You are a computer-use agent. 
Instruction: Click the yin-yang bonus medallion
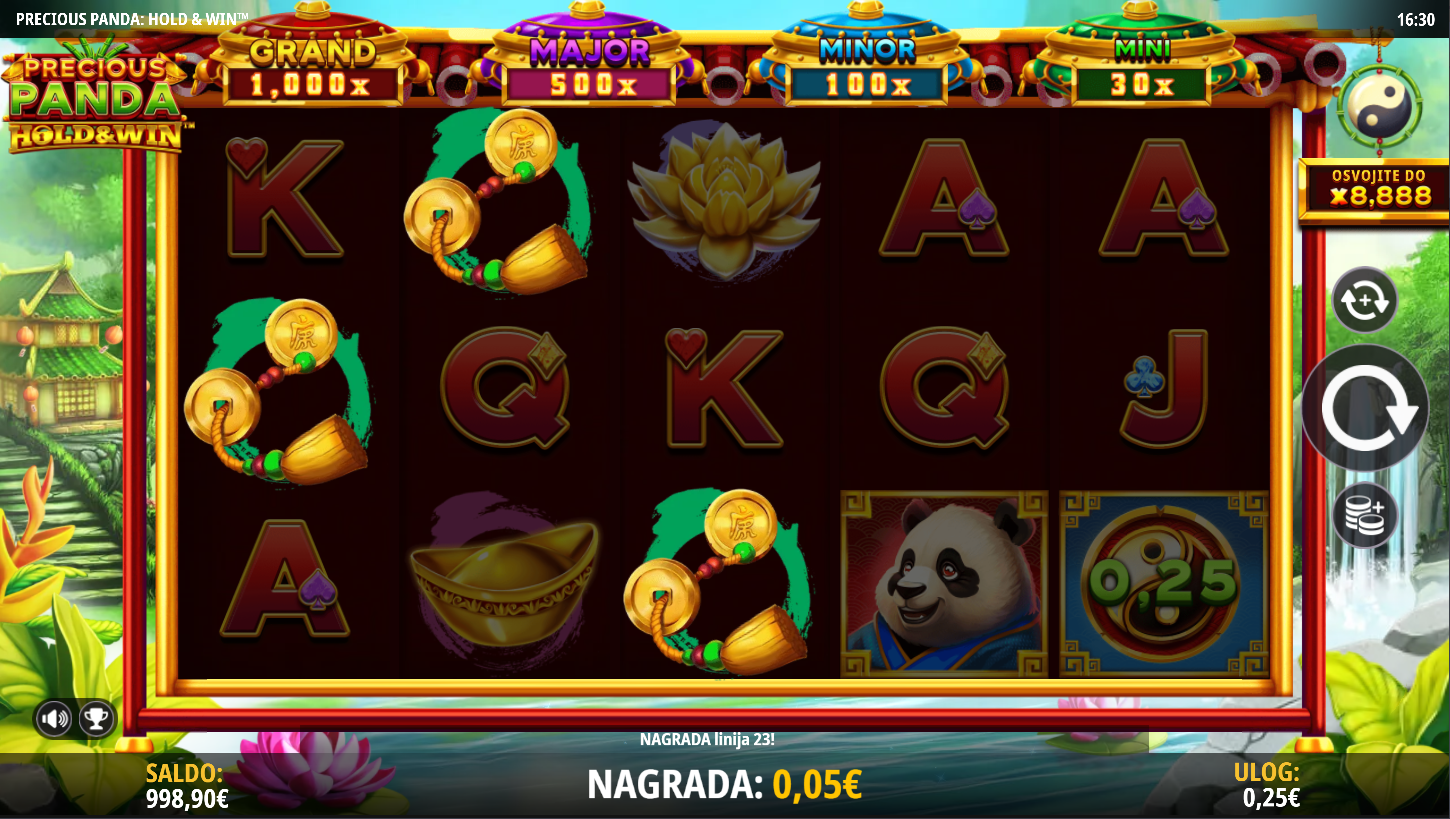[x=1381, y=105]
